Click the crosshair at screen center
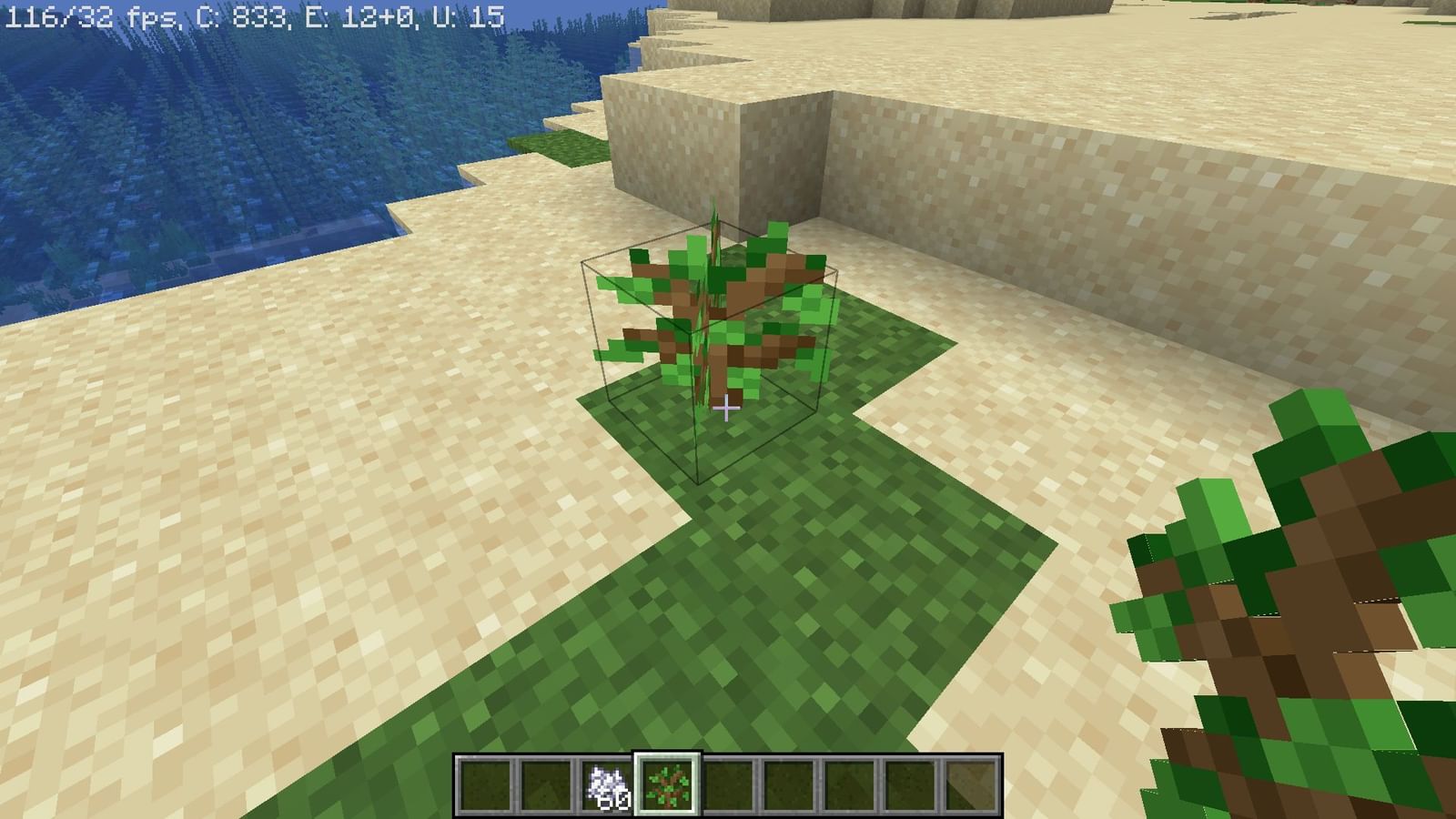The height and width of the screenshot is (819, 1456). click(728, 409)
